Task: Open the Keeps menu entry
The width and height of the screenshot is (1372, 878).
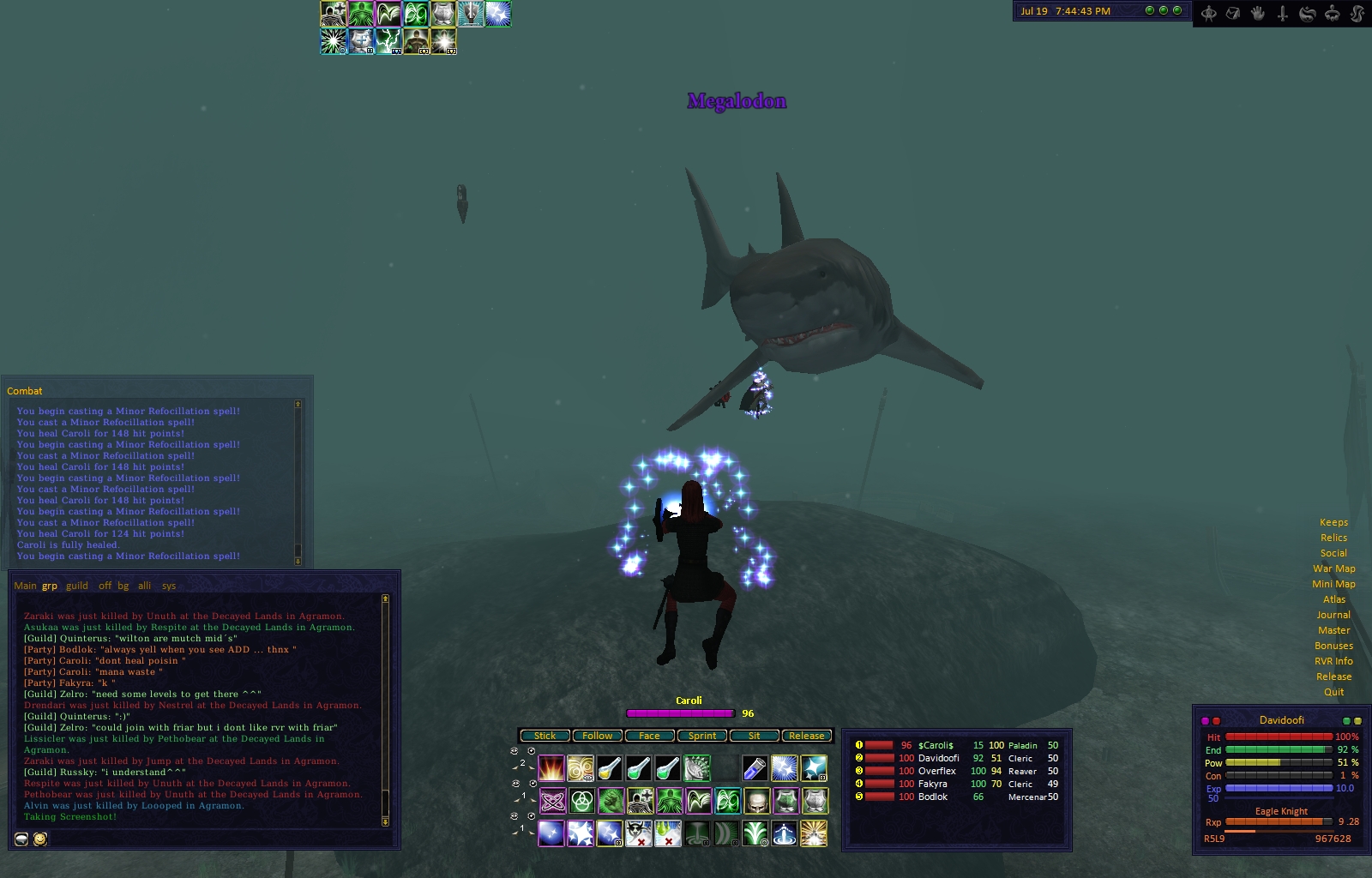Action: click(x=1333, y=522)
